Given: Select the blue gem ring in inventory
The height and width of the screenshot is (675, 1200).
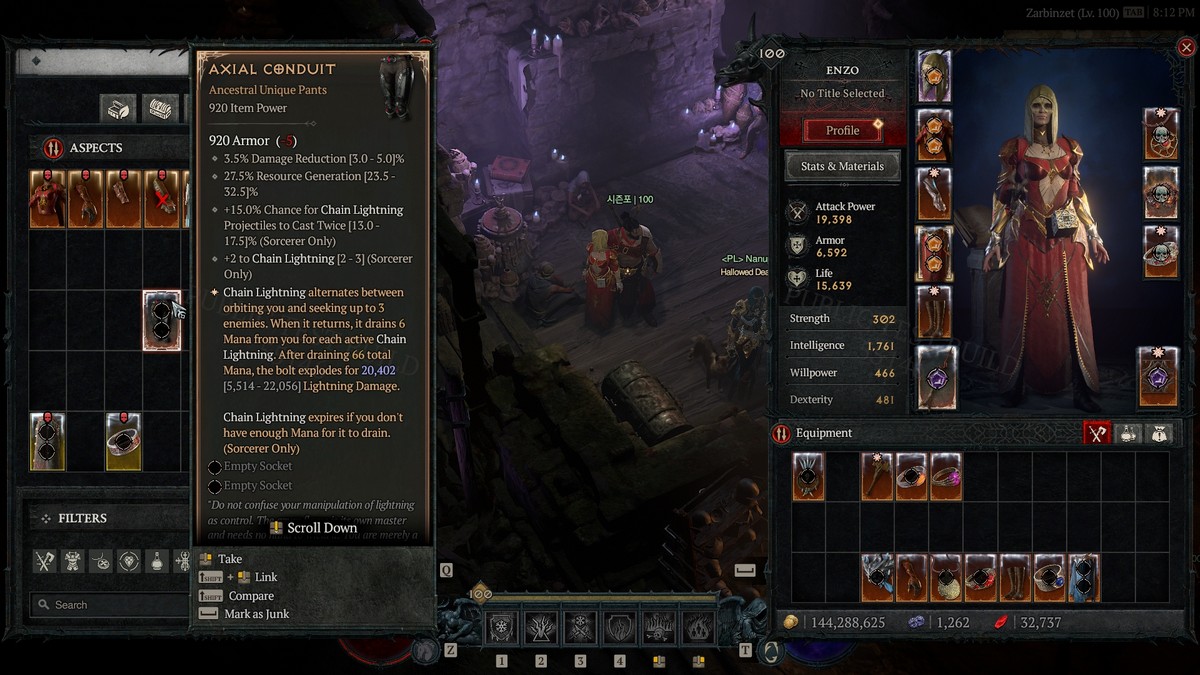Looking at the screenshot, I should coord(1050,578).
